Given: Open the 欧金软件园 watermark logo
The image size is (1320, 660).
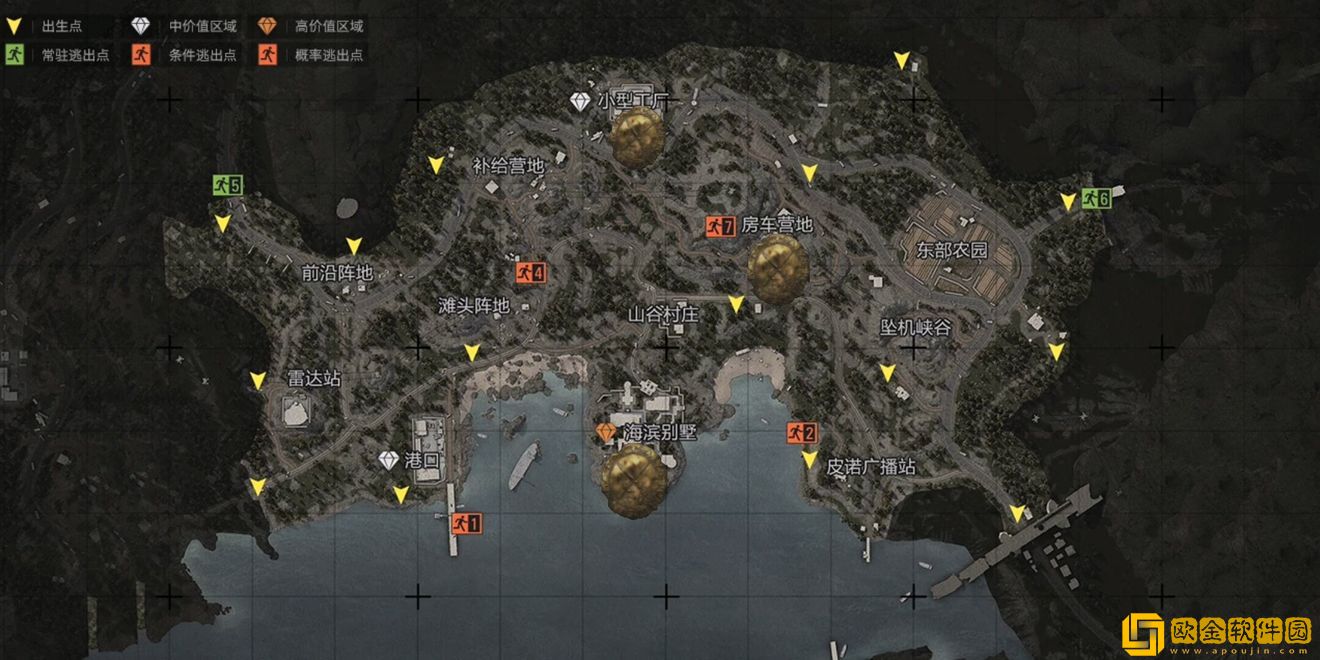Looking at the screenshot, I should (1214, 632).
